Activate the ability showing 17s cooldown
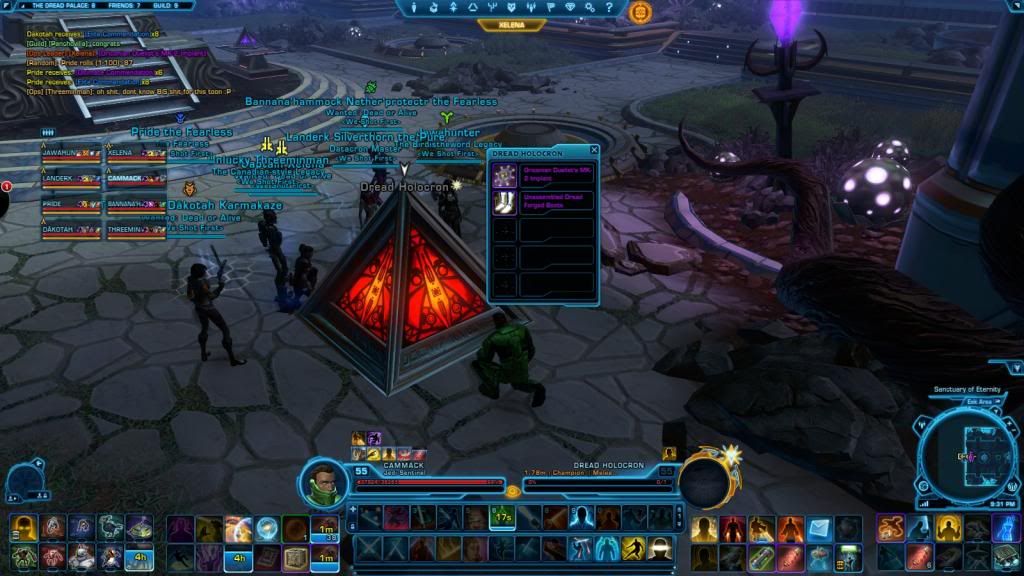Viewport: 1024px width, 576px height. click(x=502, y=518)
